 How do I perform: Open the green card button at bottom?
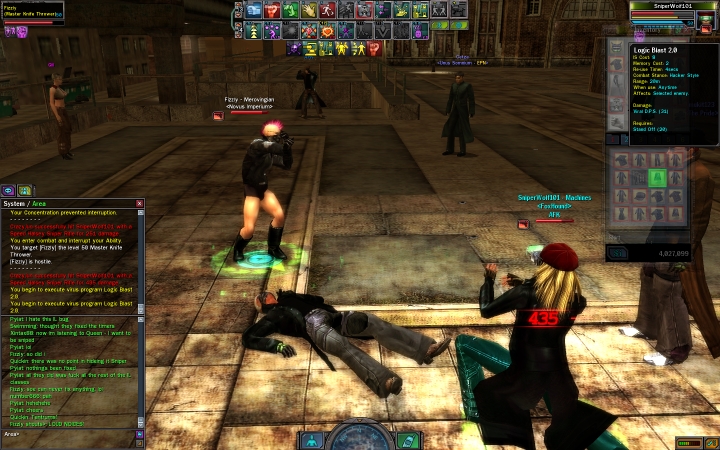point(407,439)
